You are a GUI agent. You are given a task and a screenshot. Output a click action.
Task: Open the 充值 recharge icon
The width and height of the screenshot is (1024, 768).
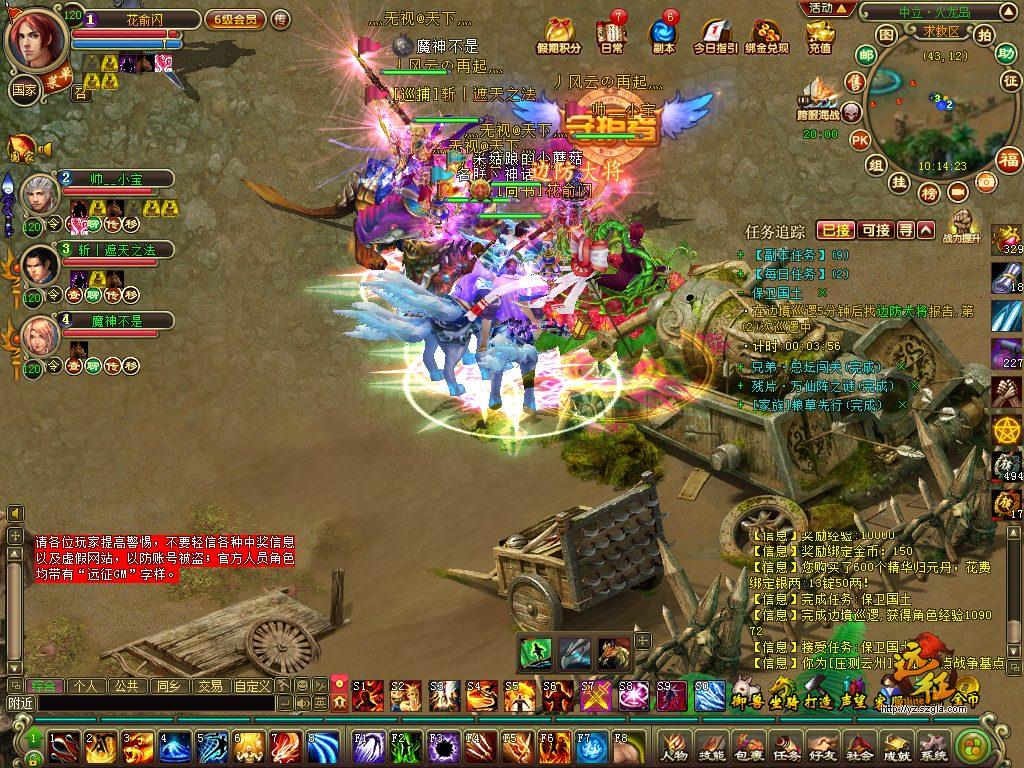click(x=819, y=35)
